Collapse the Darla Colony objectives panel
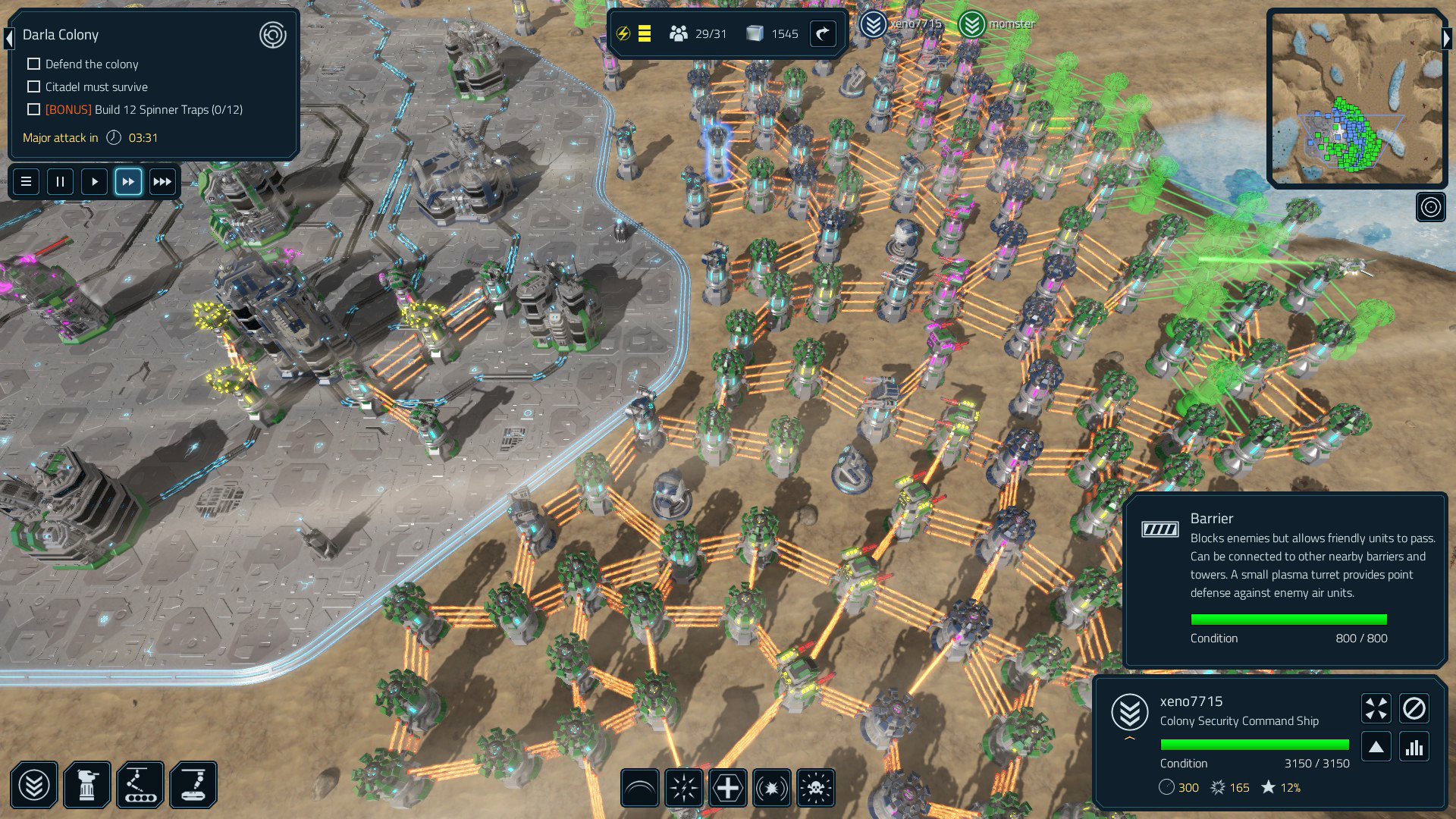 click(x=272, y=36)
